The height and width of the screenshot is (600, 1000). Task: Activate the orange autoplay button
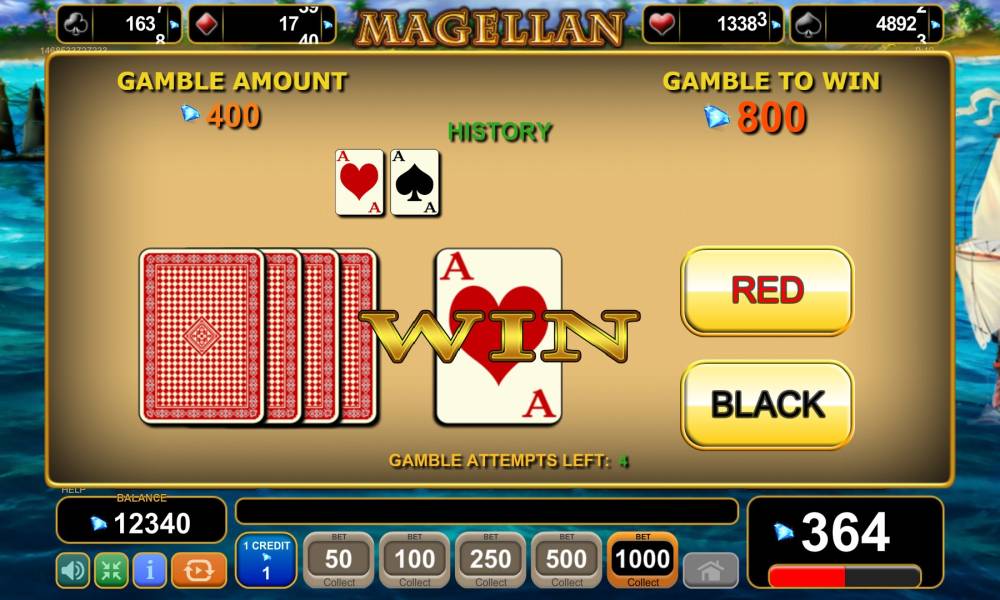click(199, 571)
